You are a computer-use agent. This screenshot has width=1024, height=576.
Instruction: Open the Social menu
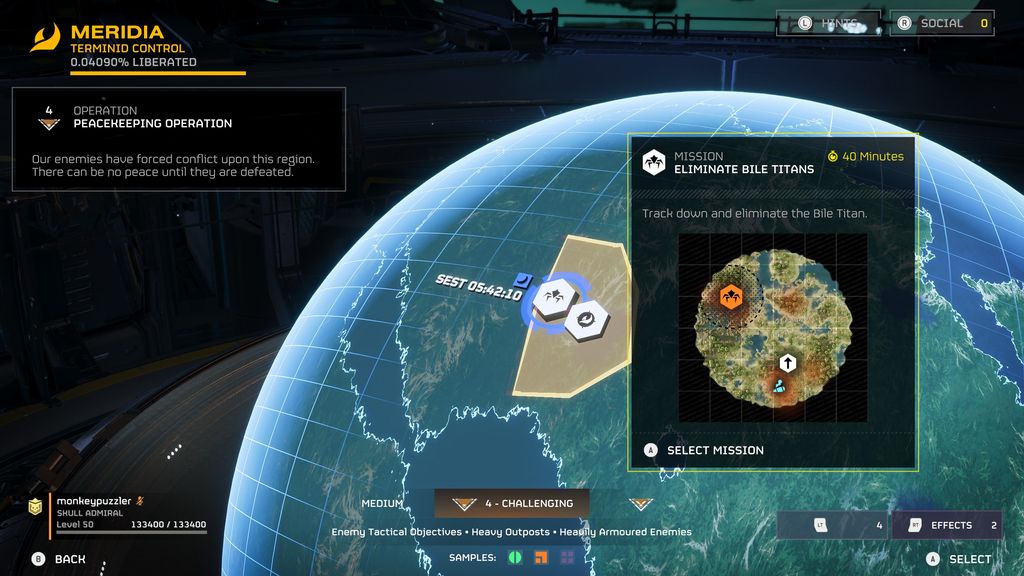tap(943, 23)
